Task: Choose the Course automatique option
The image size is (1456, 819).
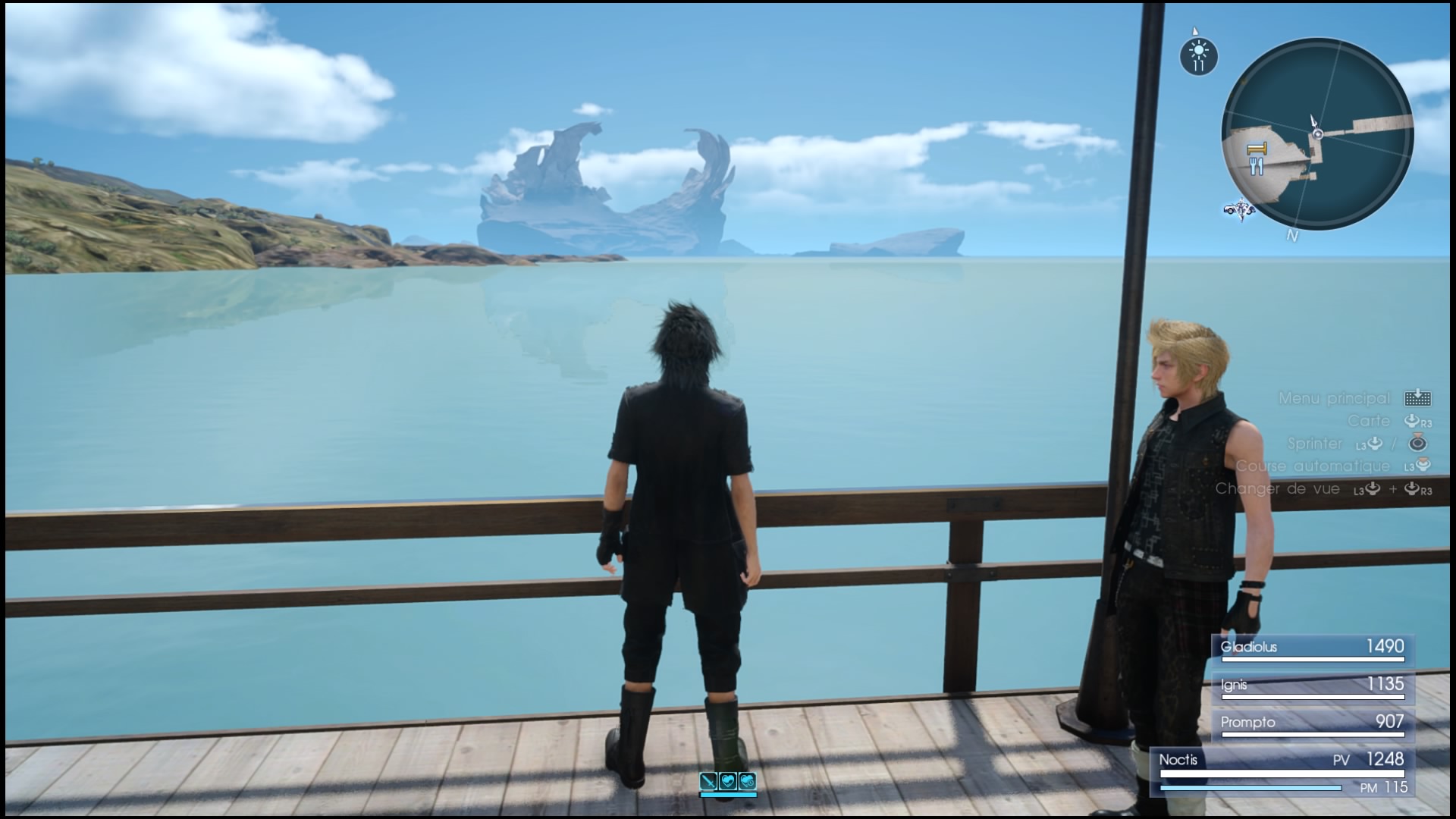Action: tap(1313, 466)
